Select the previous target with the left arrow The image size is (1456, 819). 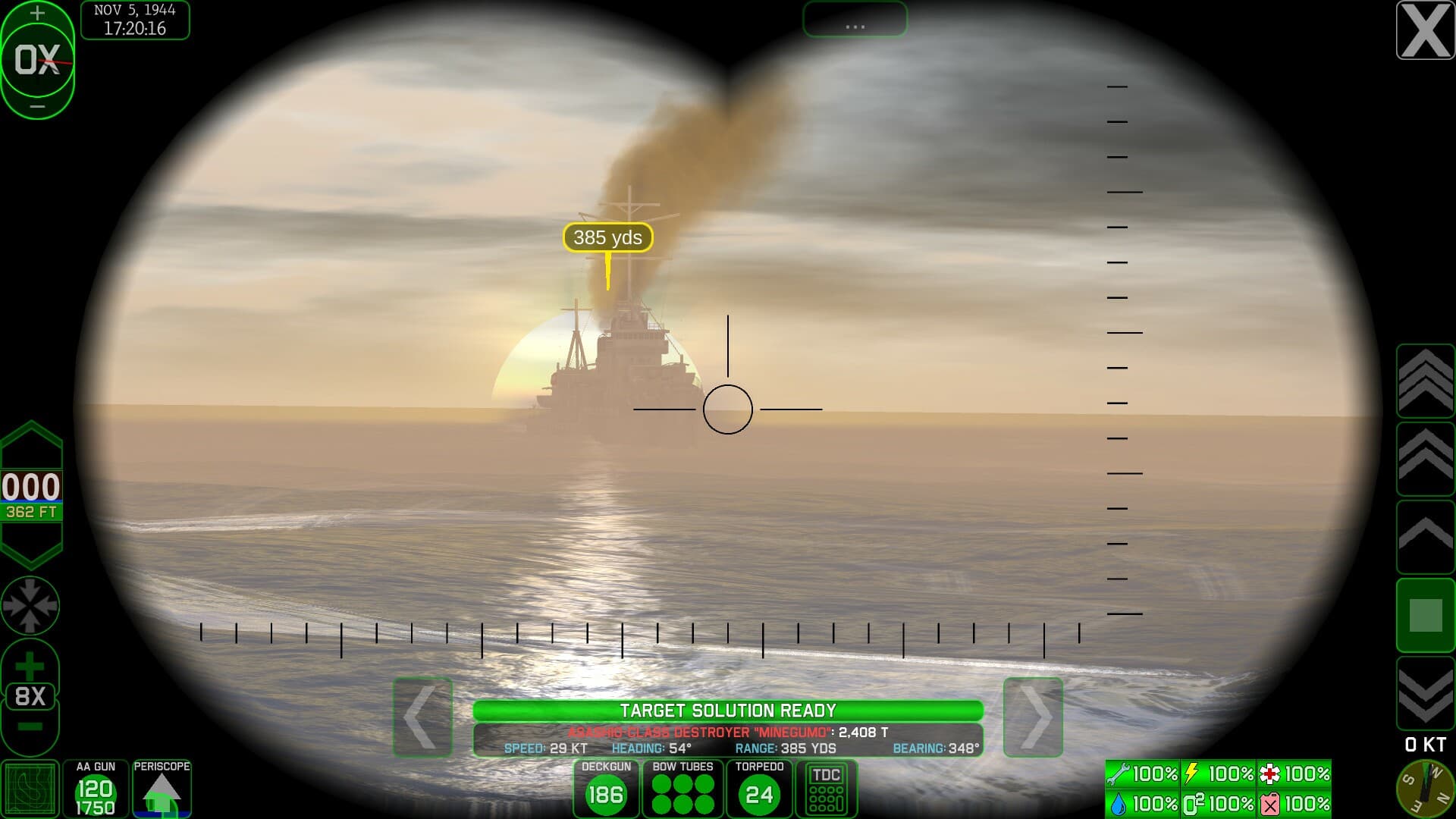422,717
